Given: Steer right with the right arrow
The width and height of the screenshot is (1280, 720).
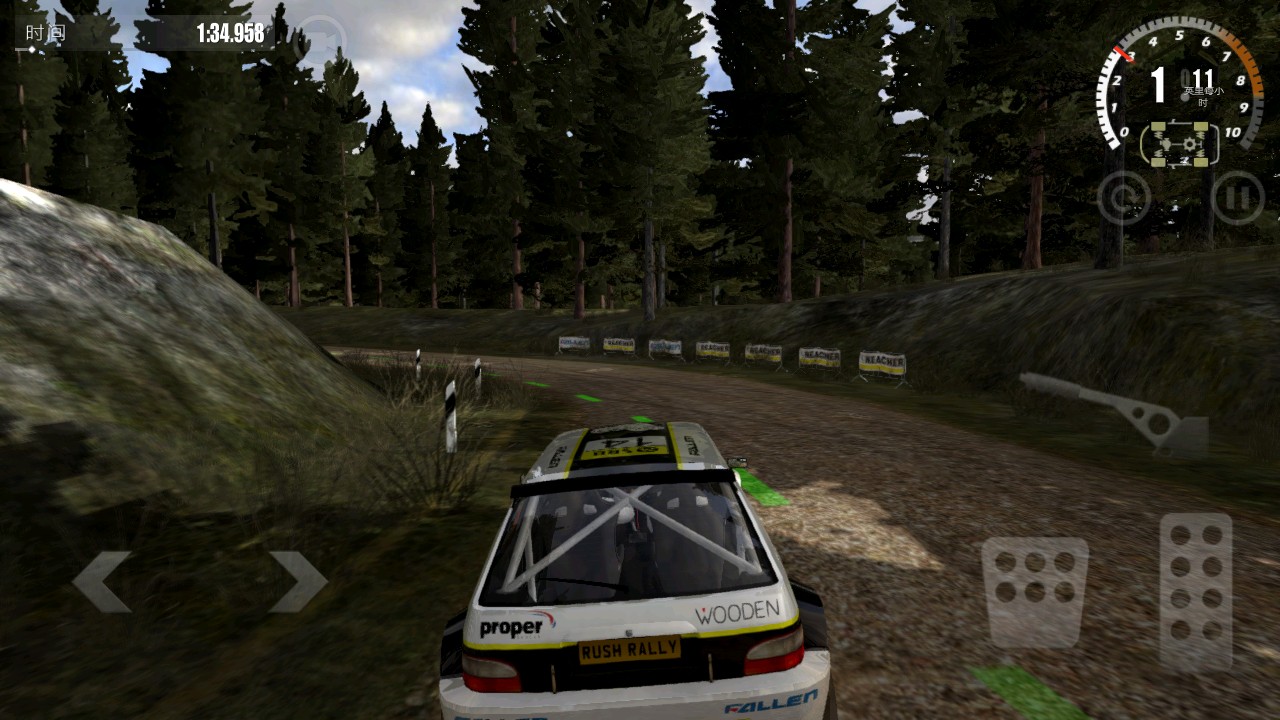Looking at the screenshot, I should click(297, 581).
